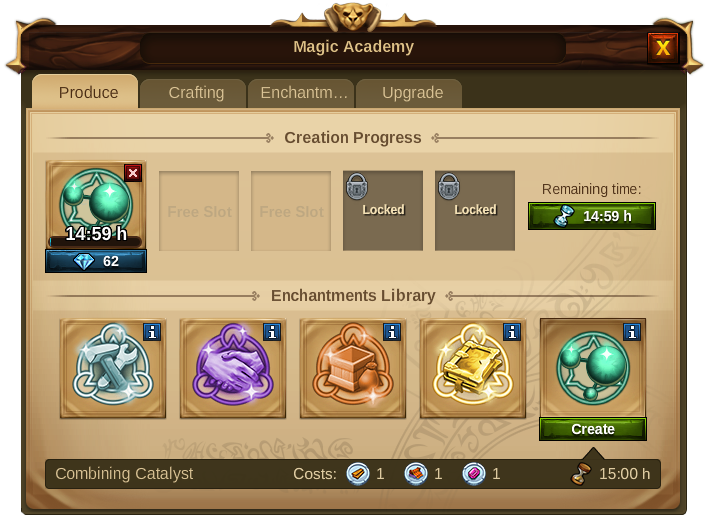Create the Combining Catalyst
Viewport: 709px width, 515px height.
[x=593, y=429]
